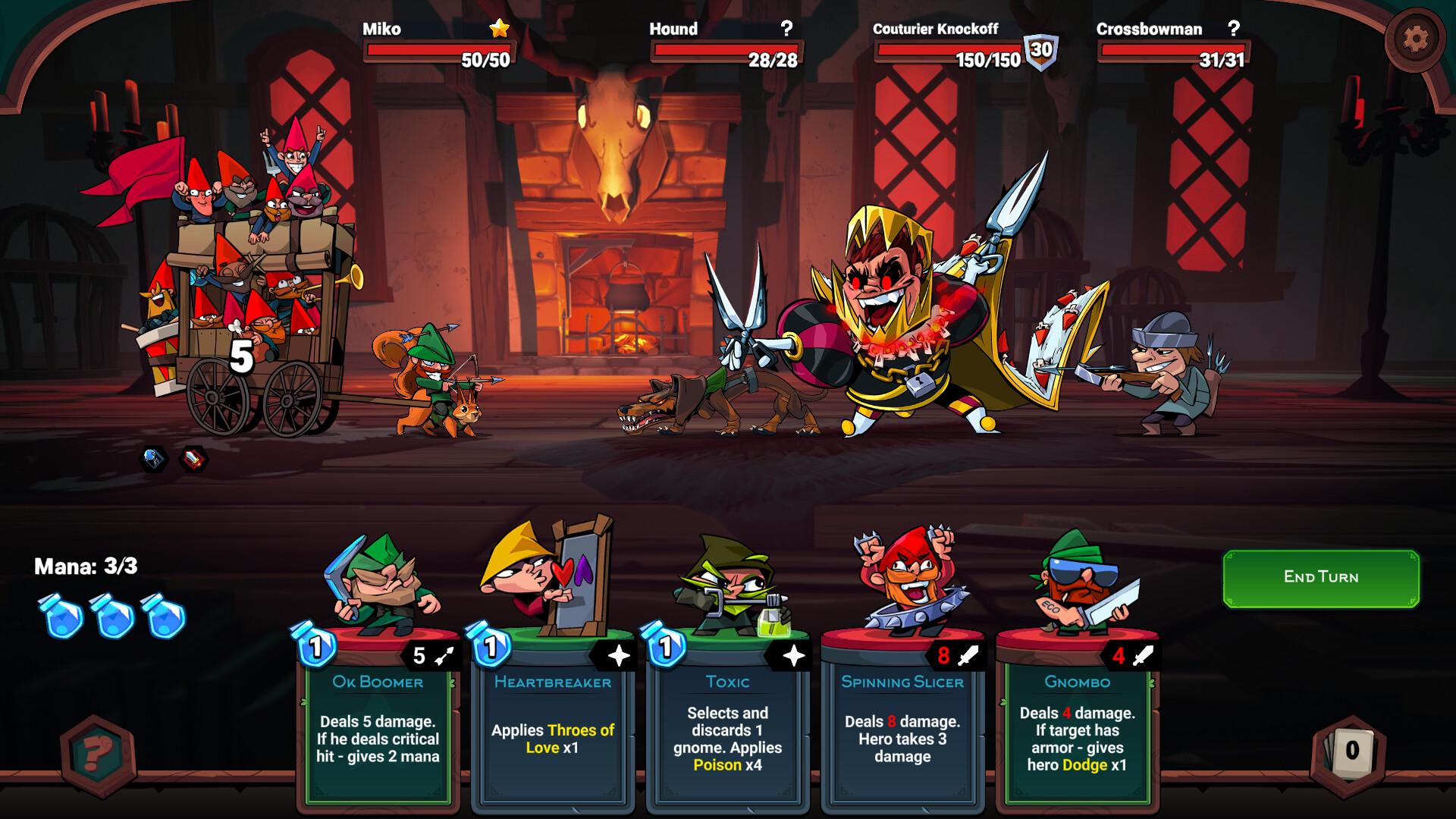Click the sword damage icon on Spinning Slicer card
Image resolution: width=1456 pixels, height=819 pixels.
(x=968, y=654)
